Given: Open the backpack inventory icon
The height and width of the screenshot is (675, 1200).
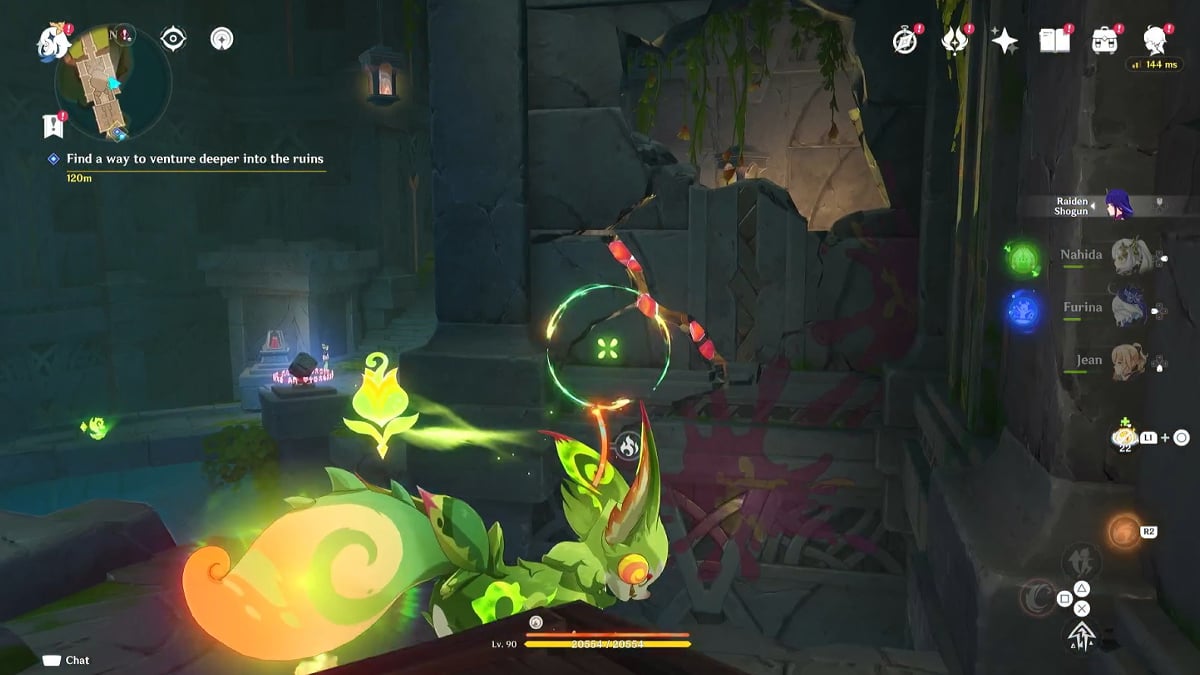Looking at the screenshot, I should pos(1104,41).
